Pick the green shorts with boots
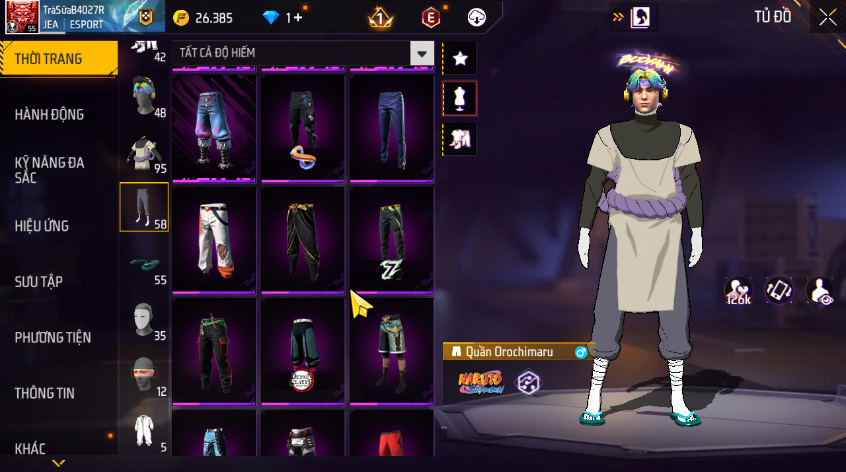 coord(391,348)
